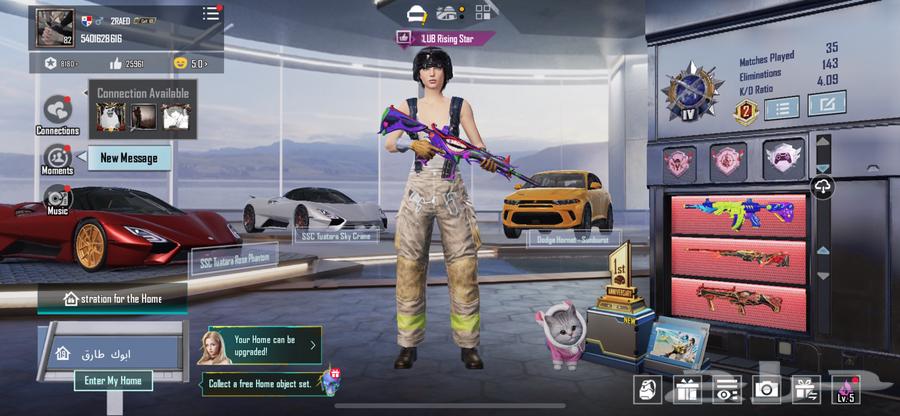900x416 pixels.
Task: Select the white gamepad winged badge
Action: click(x=782, y=159)
